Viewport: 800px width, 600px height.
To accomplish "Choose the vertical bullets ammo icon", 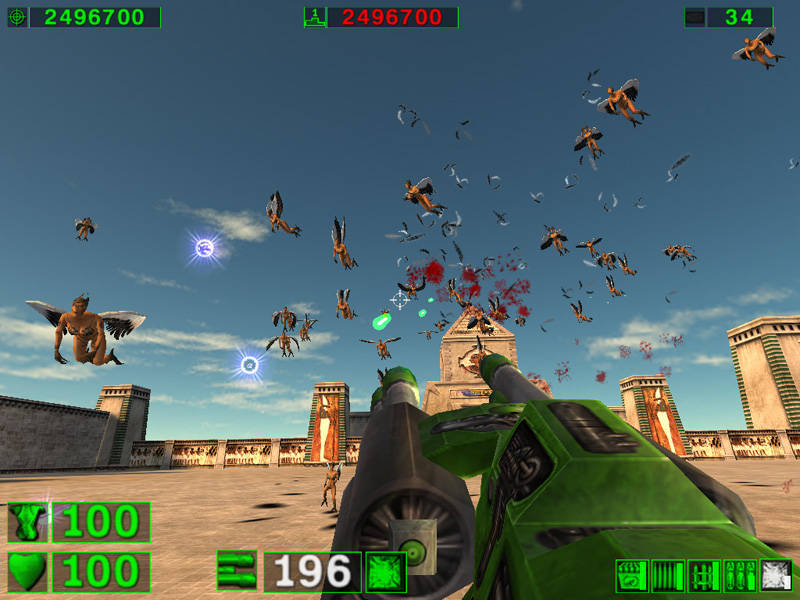I will (x=668, y=576).
